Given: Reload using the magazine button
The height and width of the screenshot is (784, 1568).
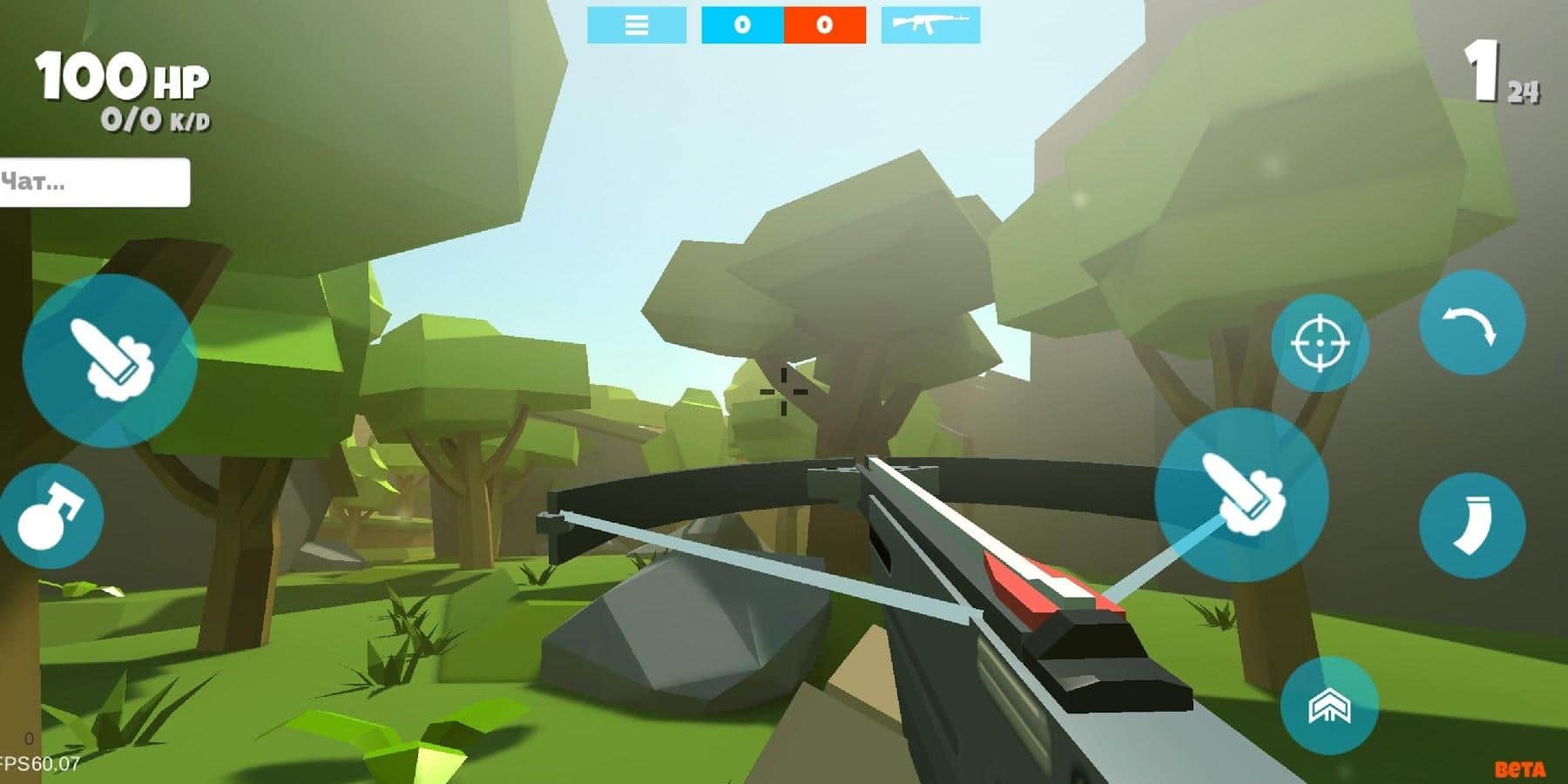Looking at the screenshot, I should pos(1471,524).
